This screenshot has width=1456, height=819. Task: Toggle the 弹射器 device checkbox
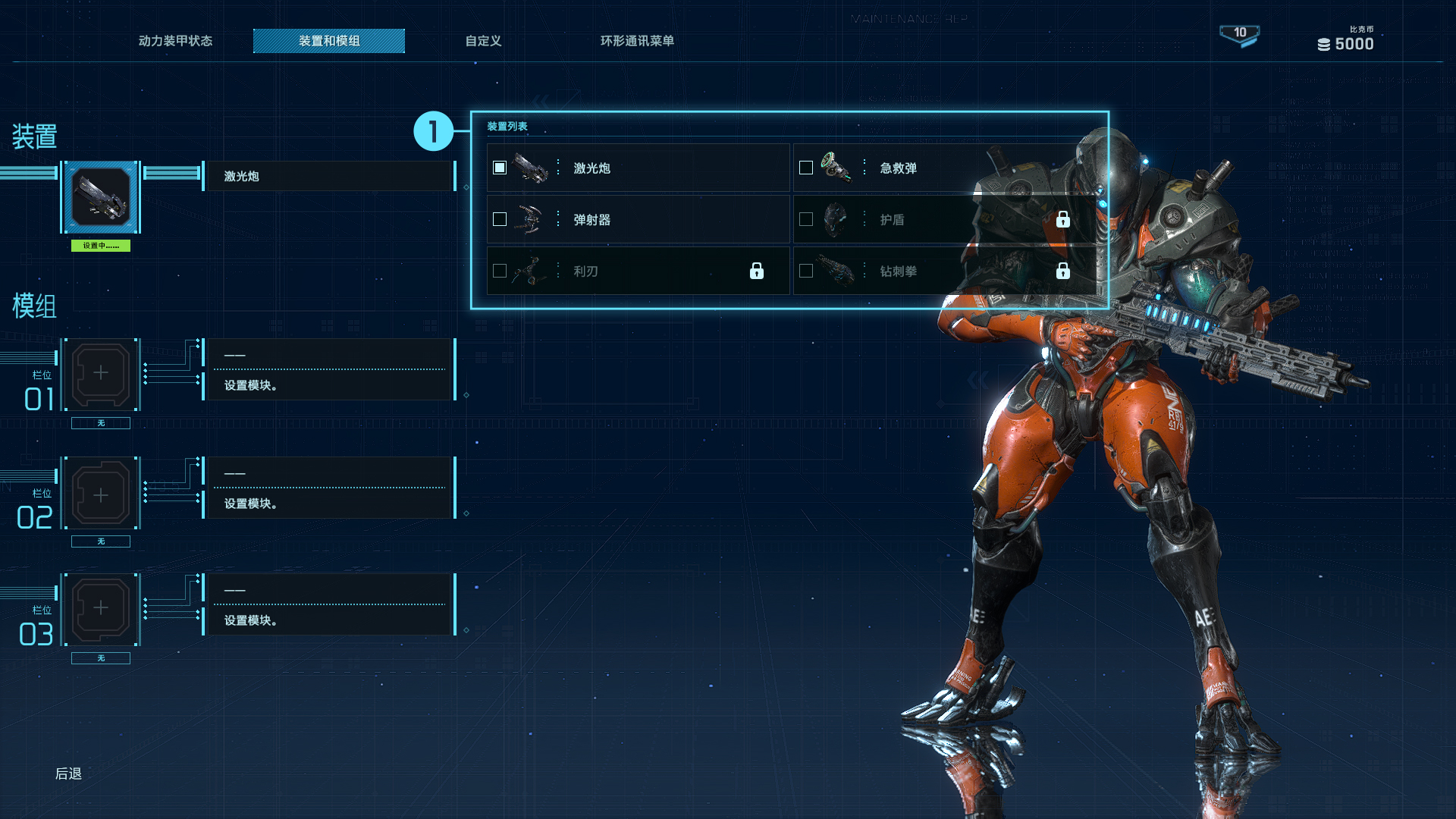coord(500,219)
